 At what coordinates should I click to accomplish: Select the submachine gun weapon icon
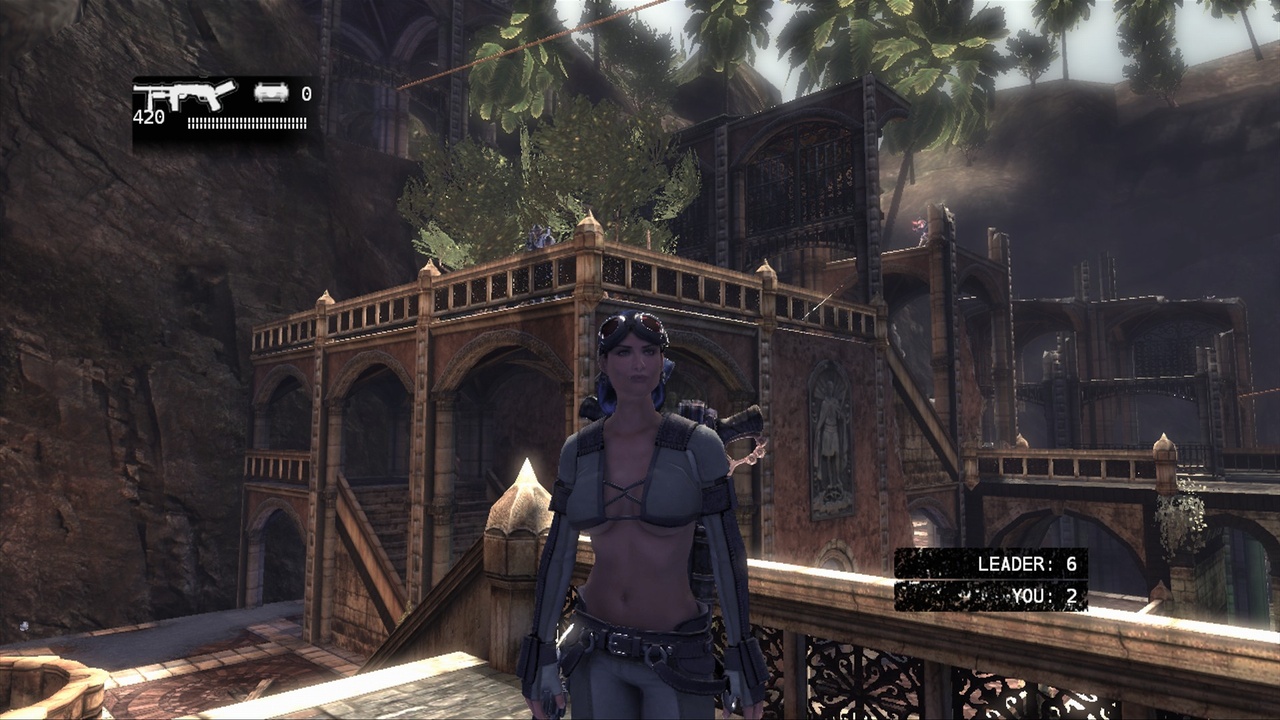[x=186, y=95]
